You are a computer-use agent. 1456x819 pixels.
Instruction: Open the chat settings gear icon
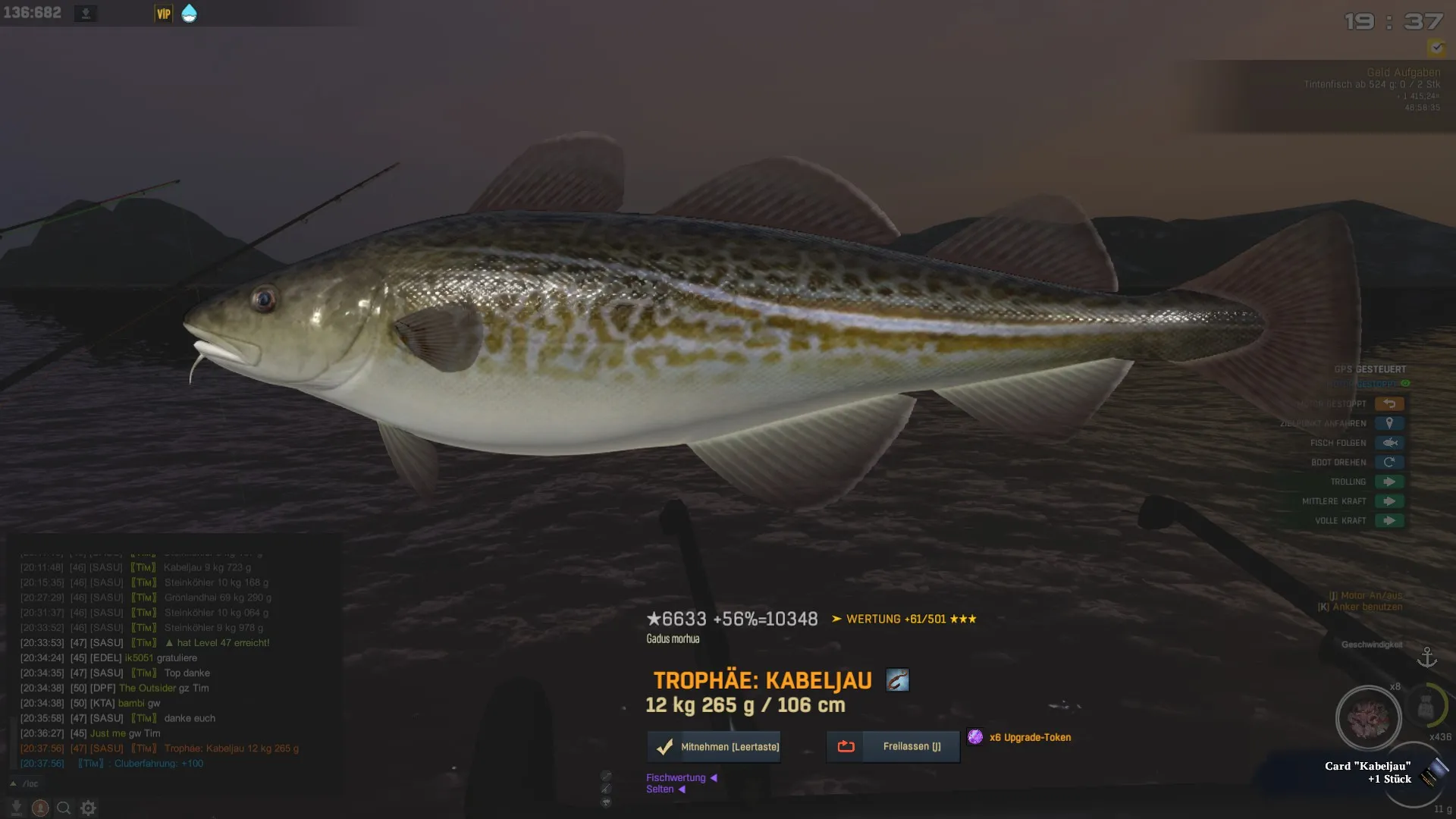(x=88, y=808)
